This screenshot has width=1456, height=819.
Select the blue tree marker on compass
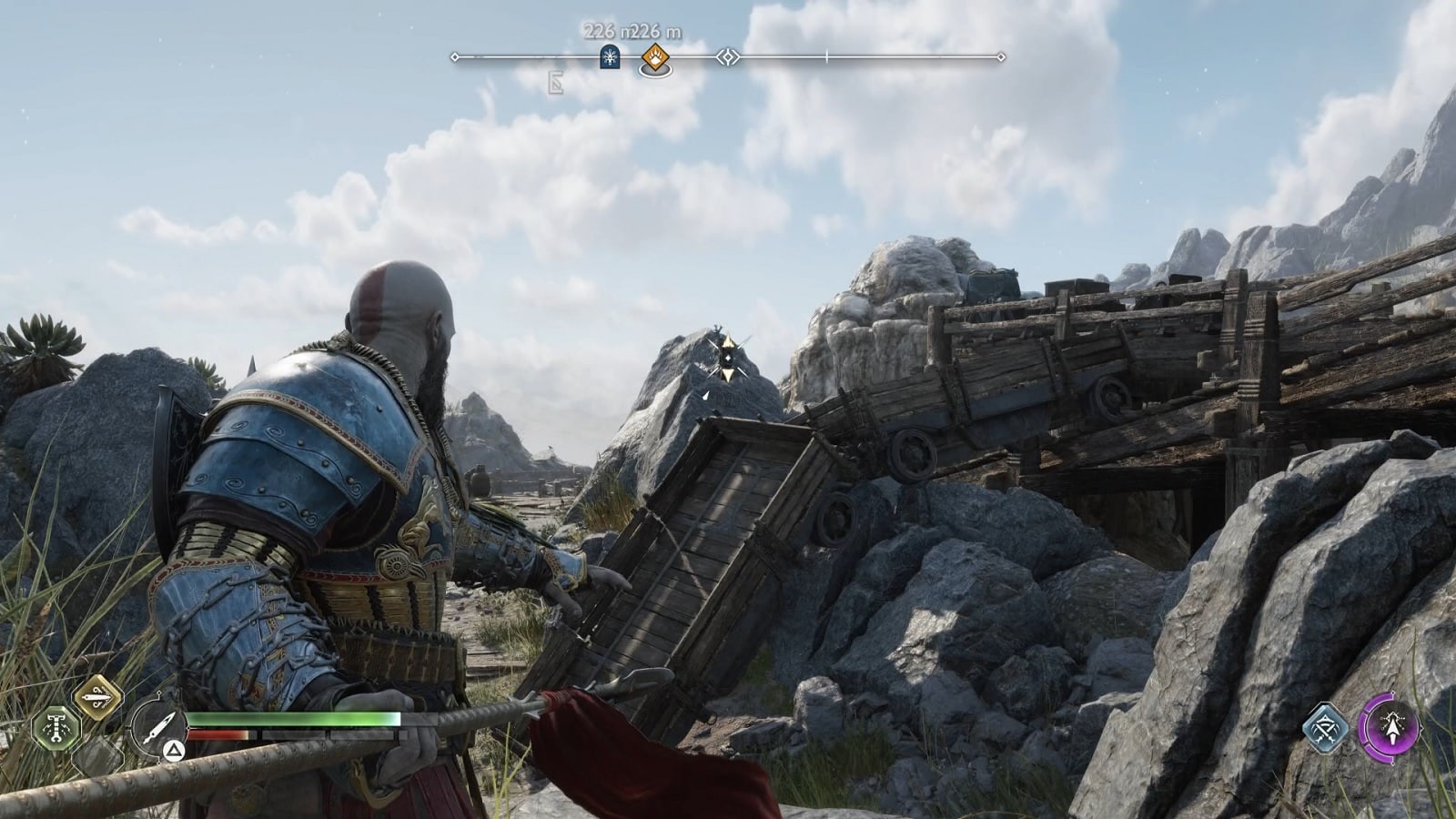click(x=609, y=57)
